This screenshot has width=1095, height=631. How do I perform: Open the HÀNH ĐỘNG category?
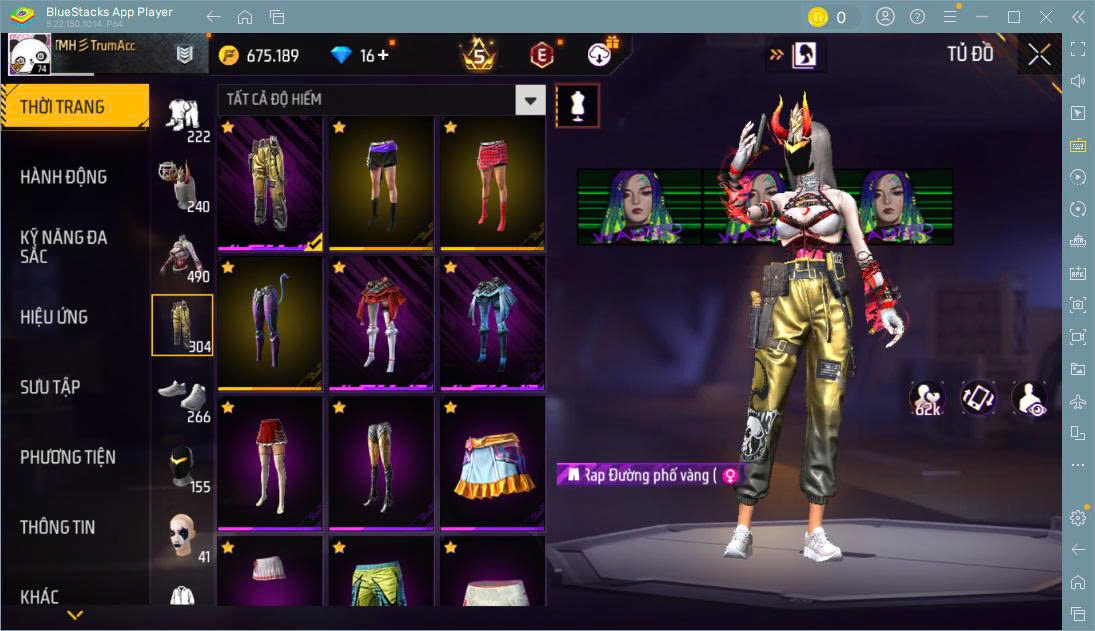point(64,177)
